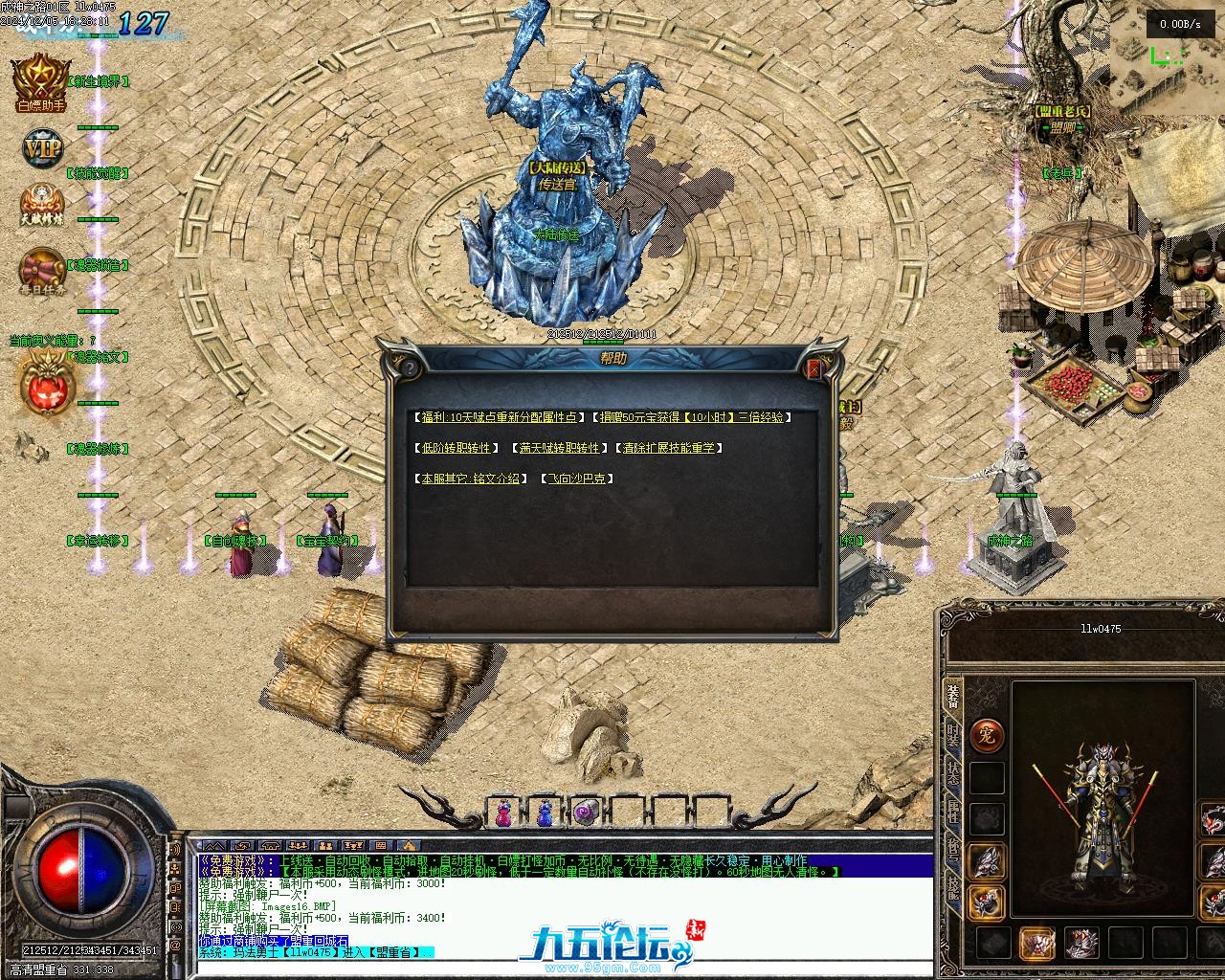Open the 每日任务 daily quest icon

42,271
